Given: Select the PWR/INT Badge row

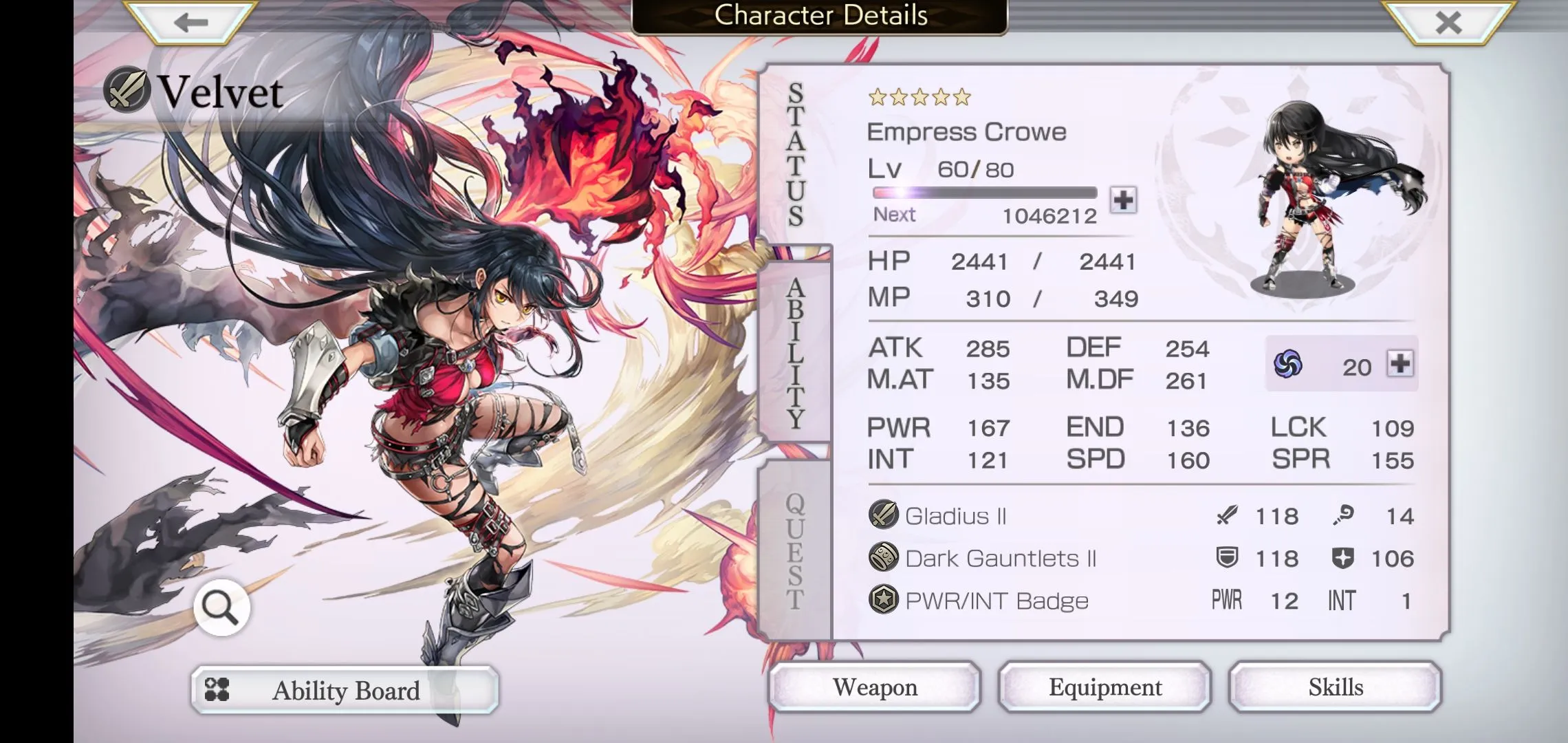Looking at the screenshot, I should 1140,601.
